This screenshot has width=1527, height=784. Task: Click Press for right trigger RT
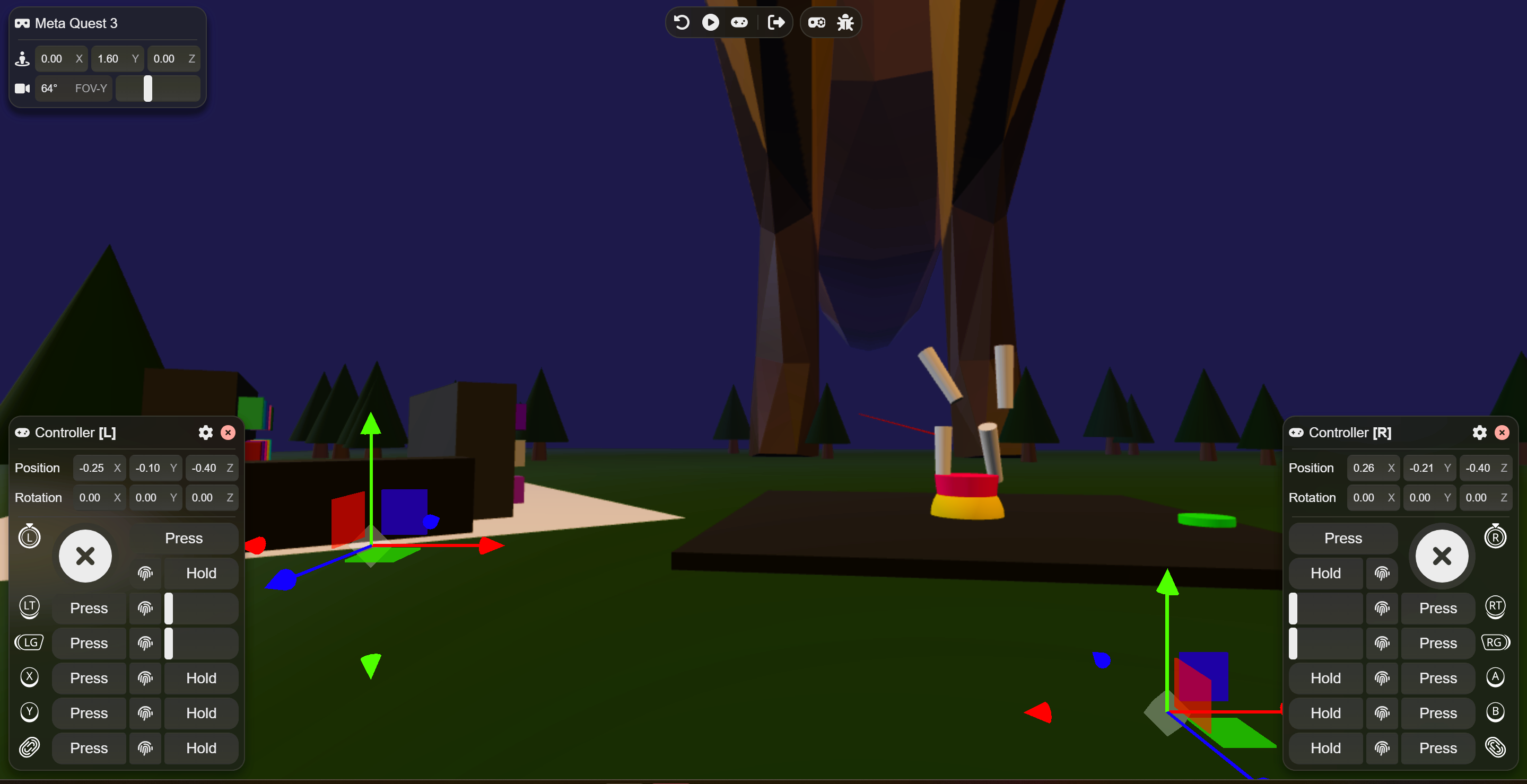(x=1437, y=608)
